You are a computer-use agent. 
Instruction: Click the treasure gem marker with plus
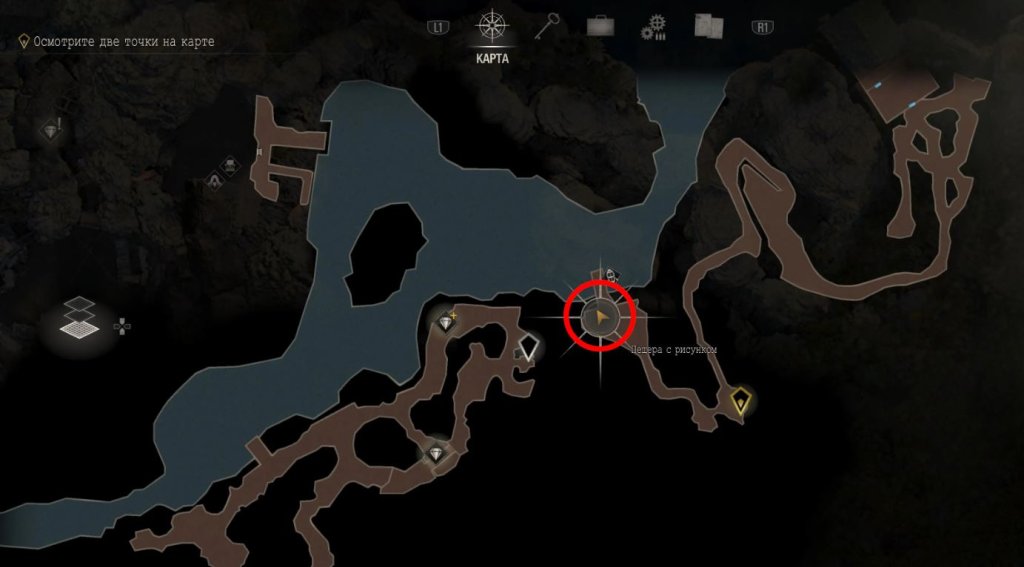click(x=446, y=321)
